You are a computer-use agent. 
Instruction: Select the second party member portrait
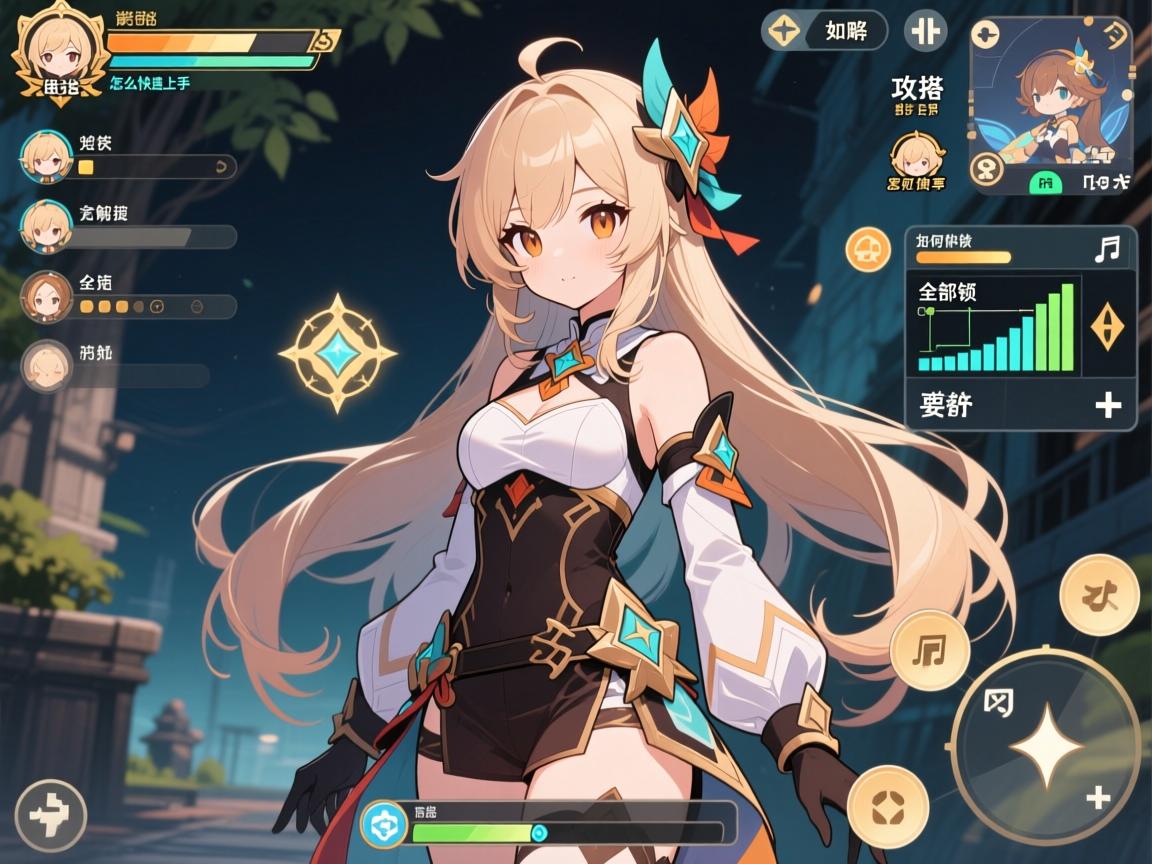click(45, 225)
